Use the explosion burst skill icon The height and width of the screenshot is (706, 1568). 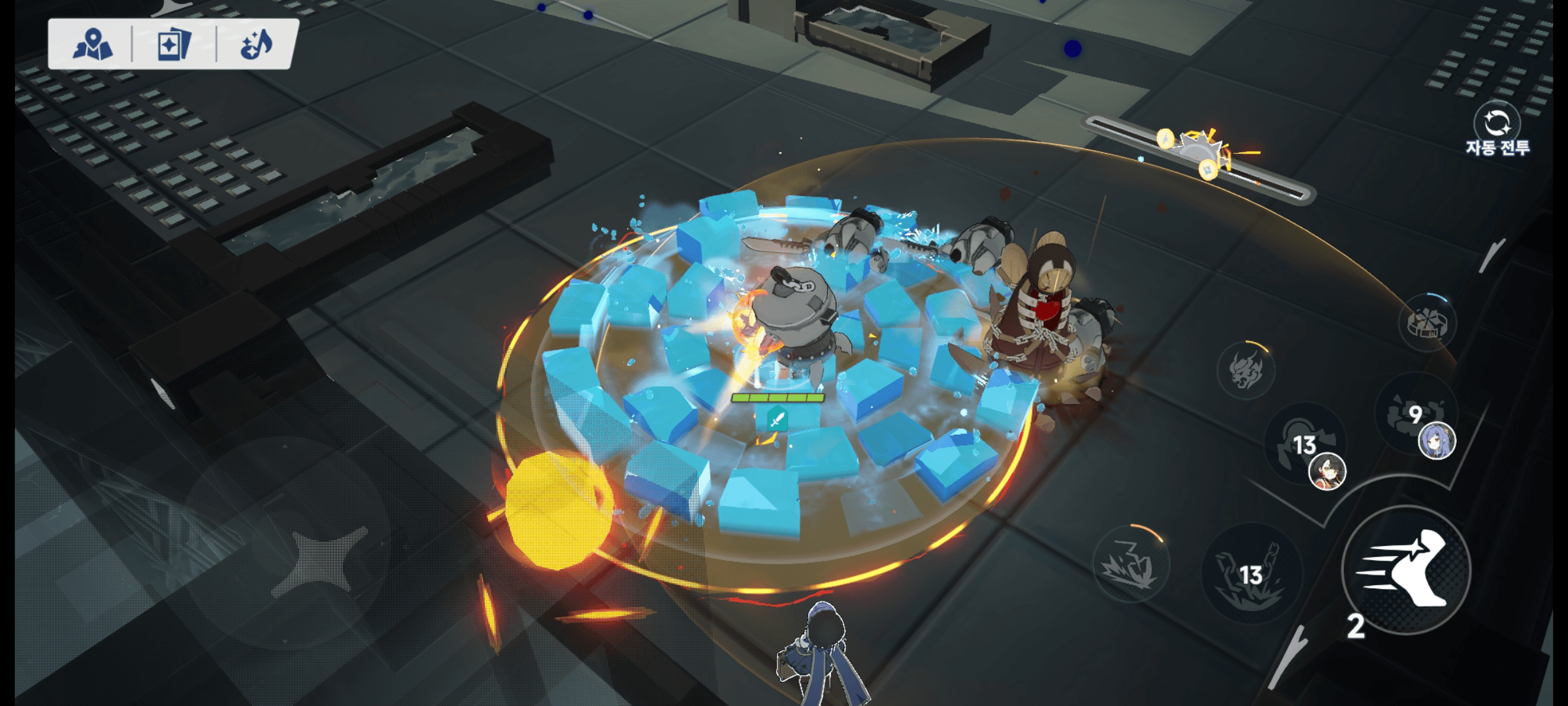1131,564
